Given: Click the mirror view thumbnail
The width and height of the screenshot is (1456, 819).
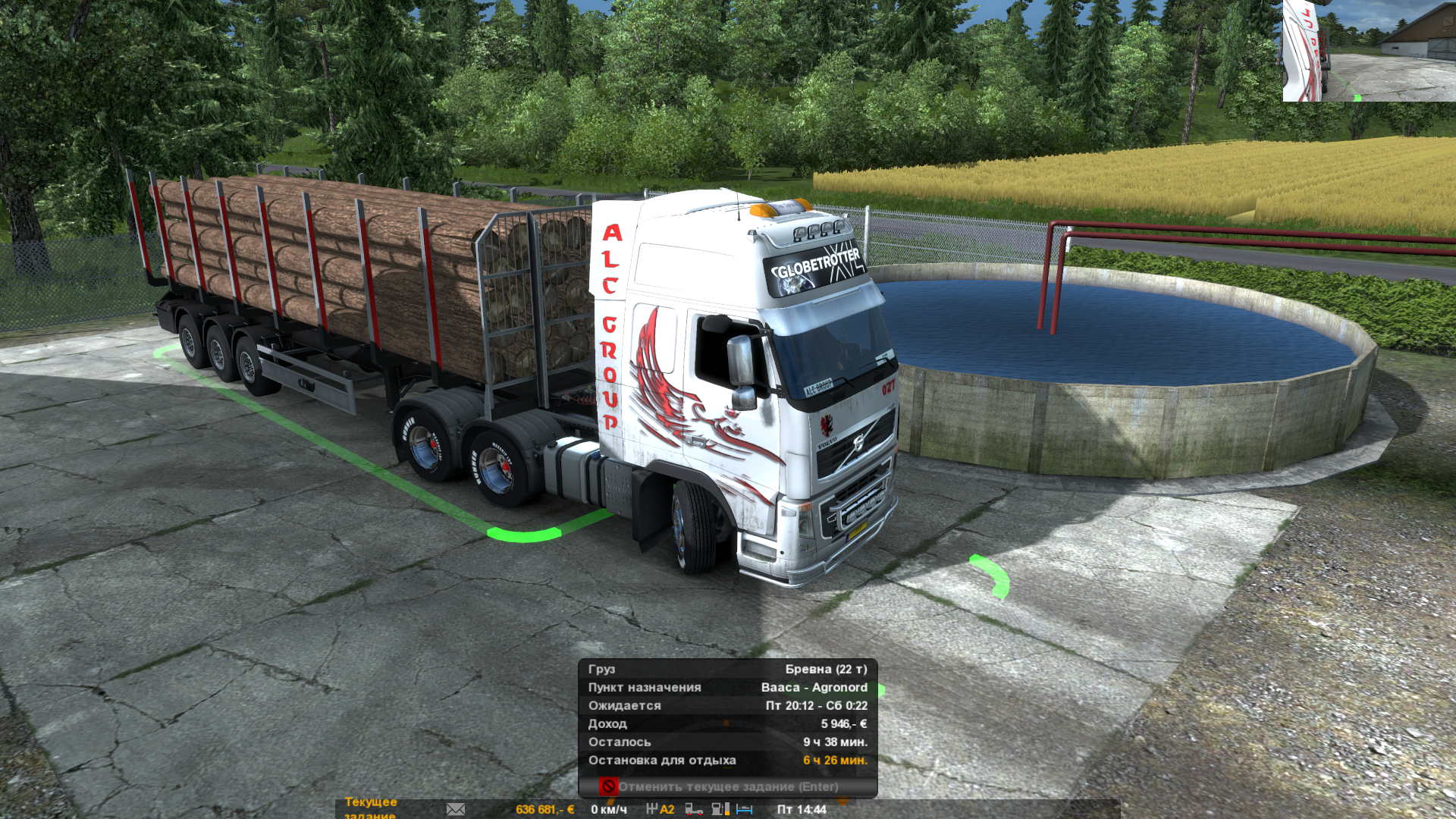Looking at the screenshot, I should click(1369, 51).
